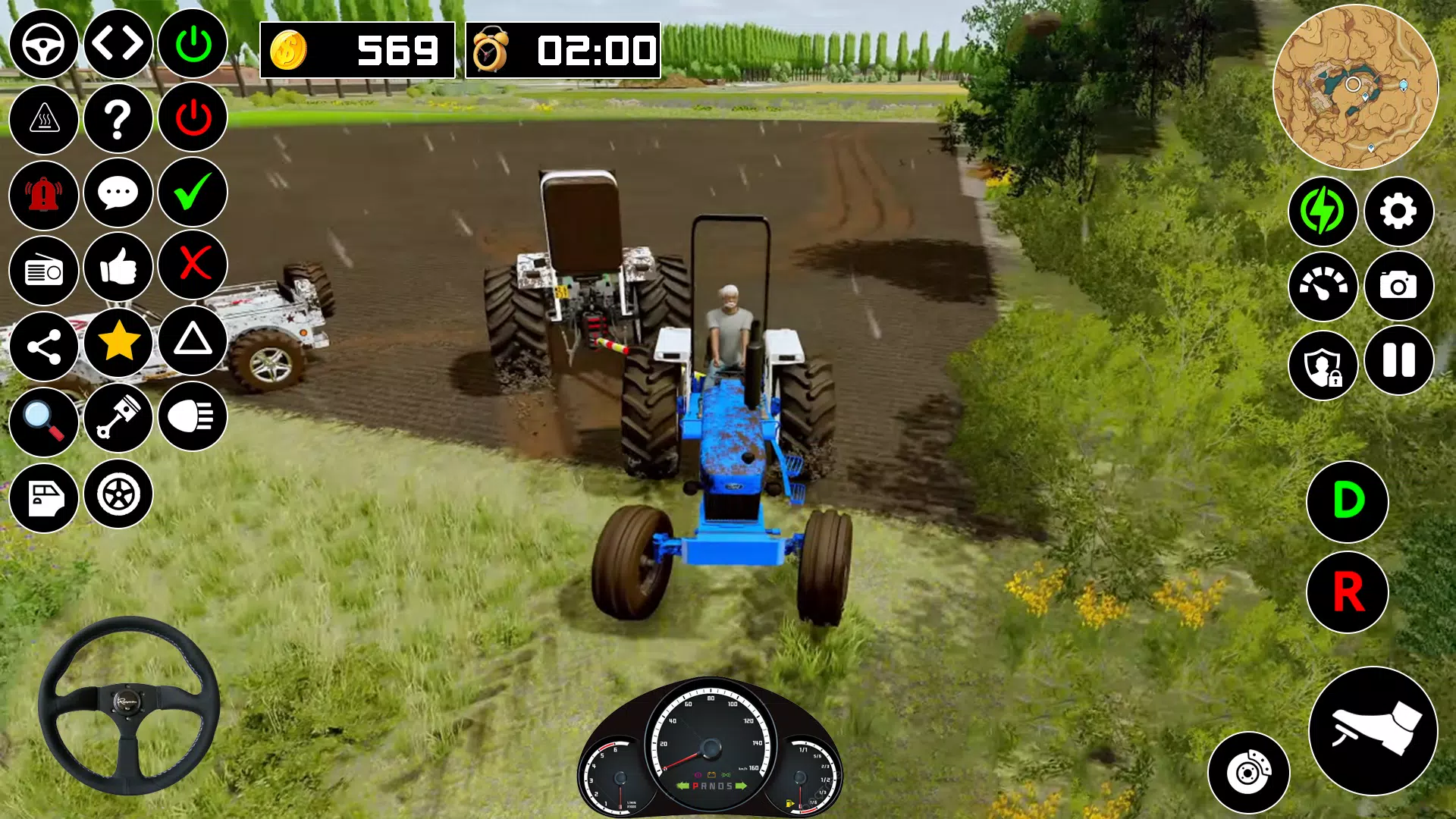Viewport: 1456px width, 819px height.
Task: Toggle the hazard alarm bell
Action: pos(43,193)
